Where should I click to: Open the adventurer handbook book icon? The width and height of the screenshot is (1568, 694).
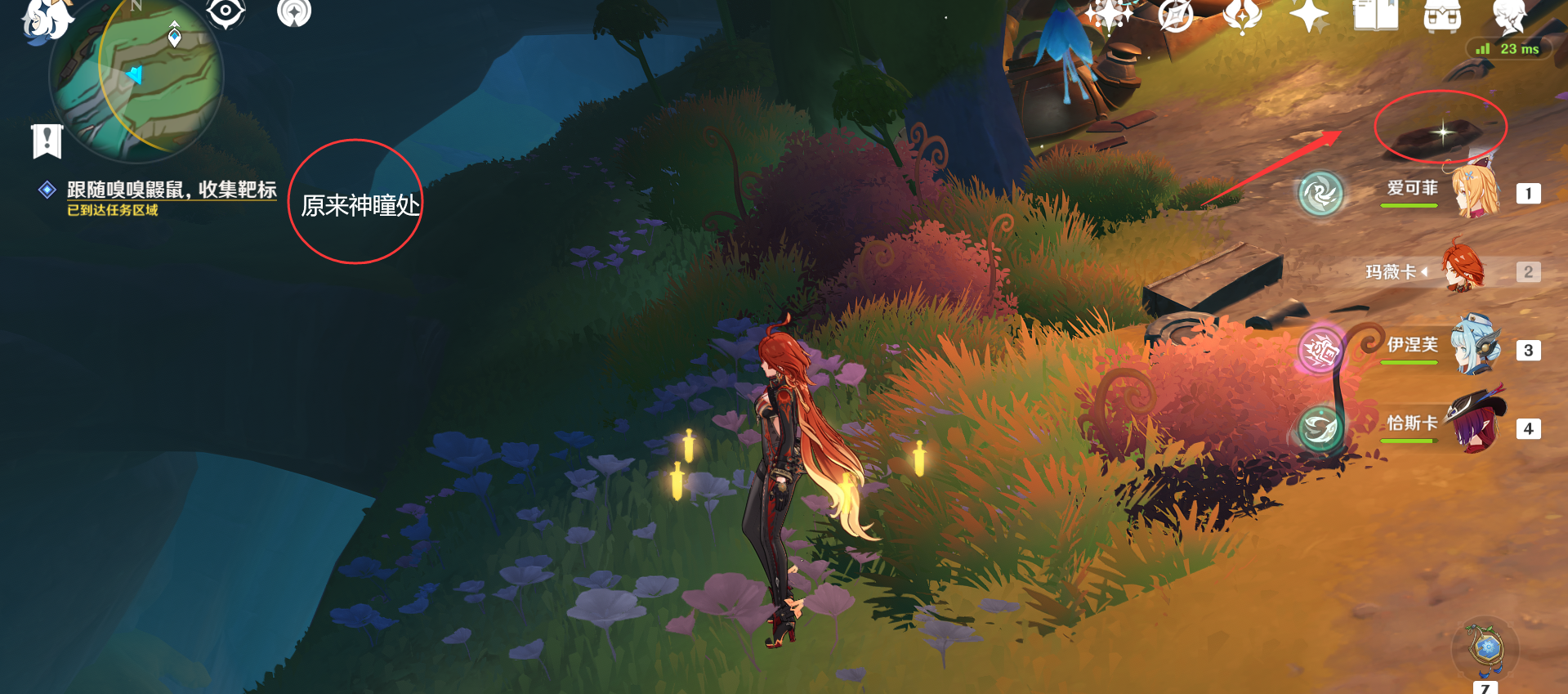tap(1375, 15)
